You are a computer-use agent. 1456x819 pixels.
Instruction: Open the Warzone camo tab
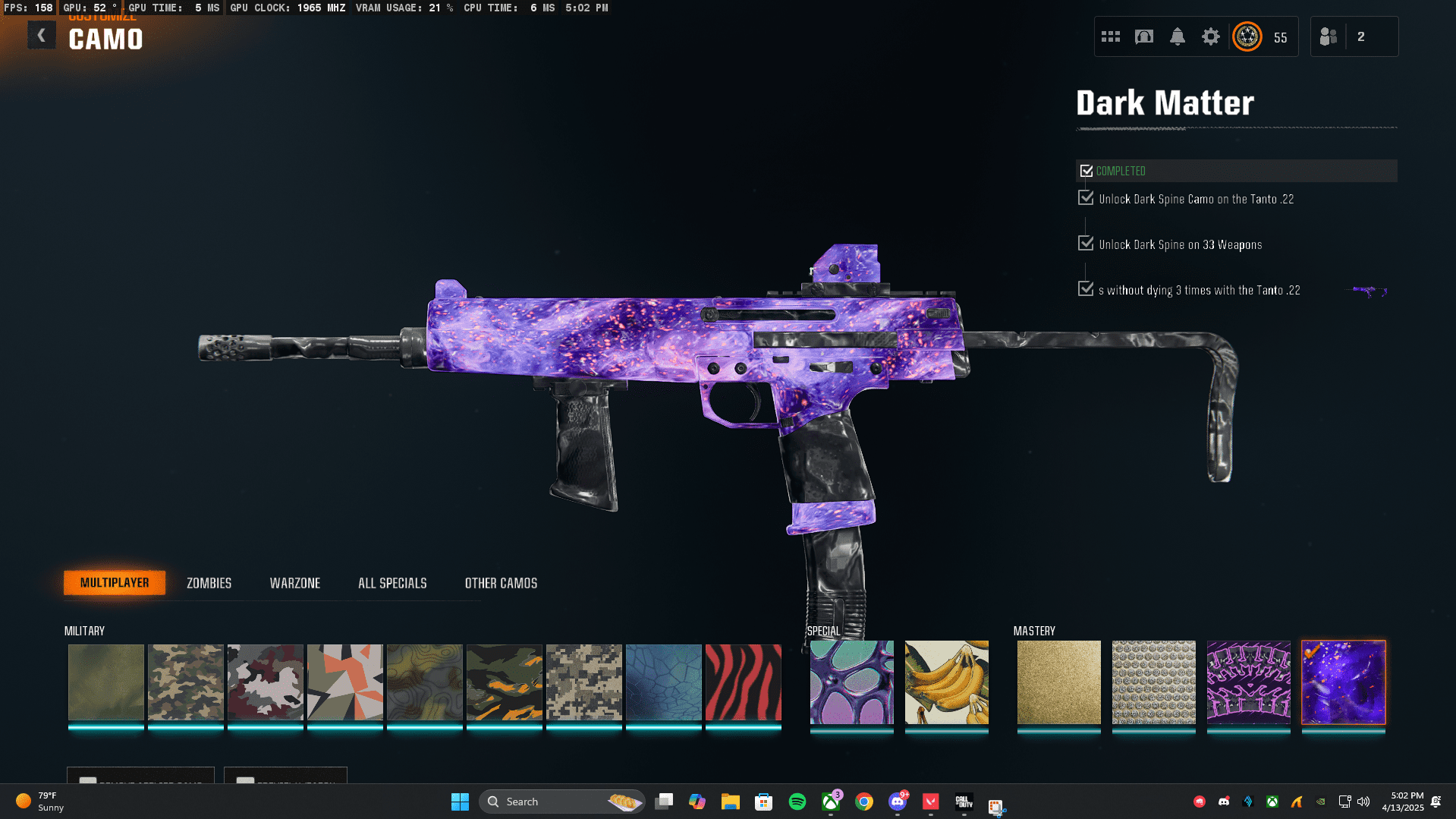click(x=294, y=583)
